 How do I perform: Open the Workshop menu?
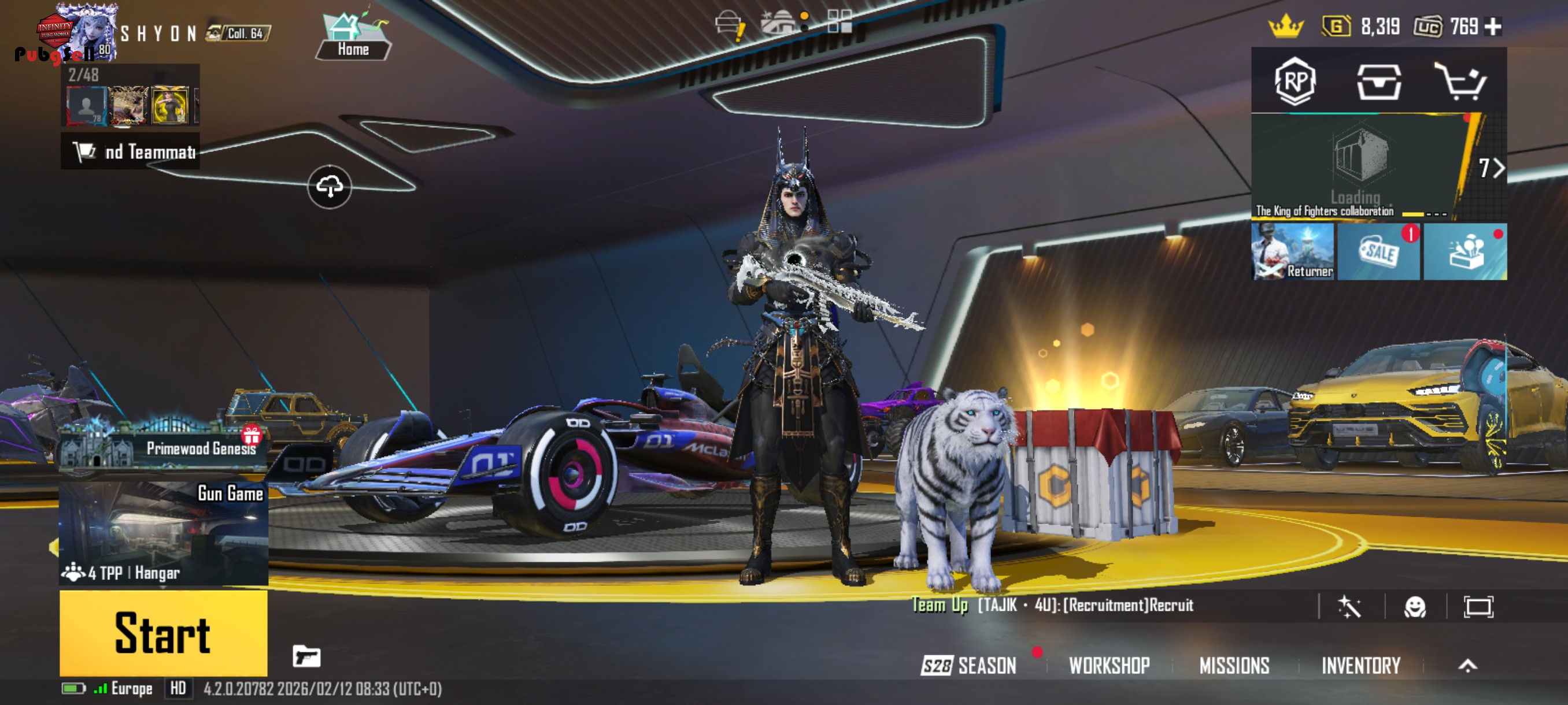(x=1109, y=666)
